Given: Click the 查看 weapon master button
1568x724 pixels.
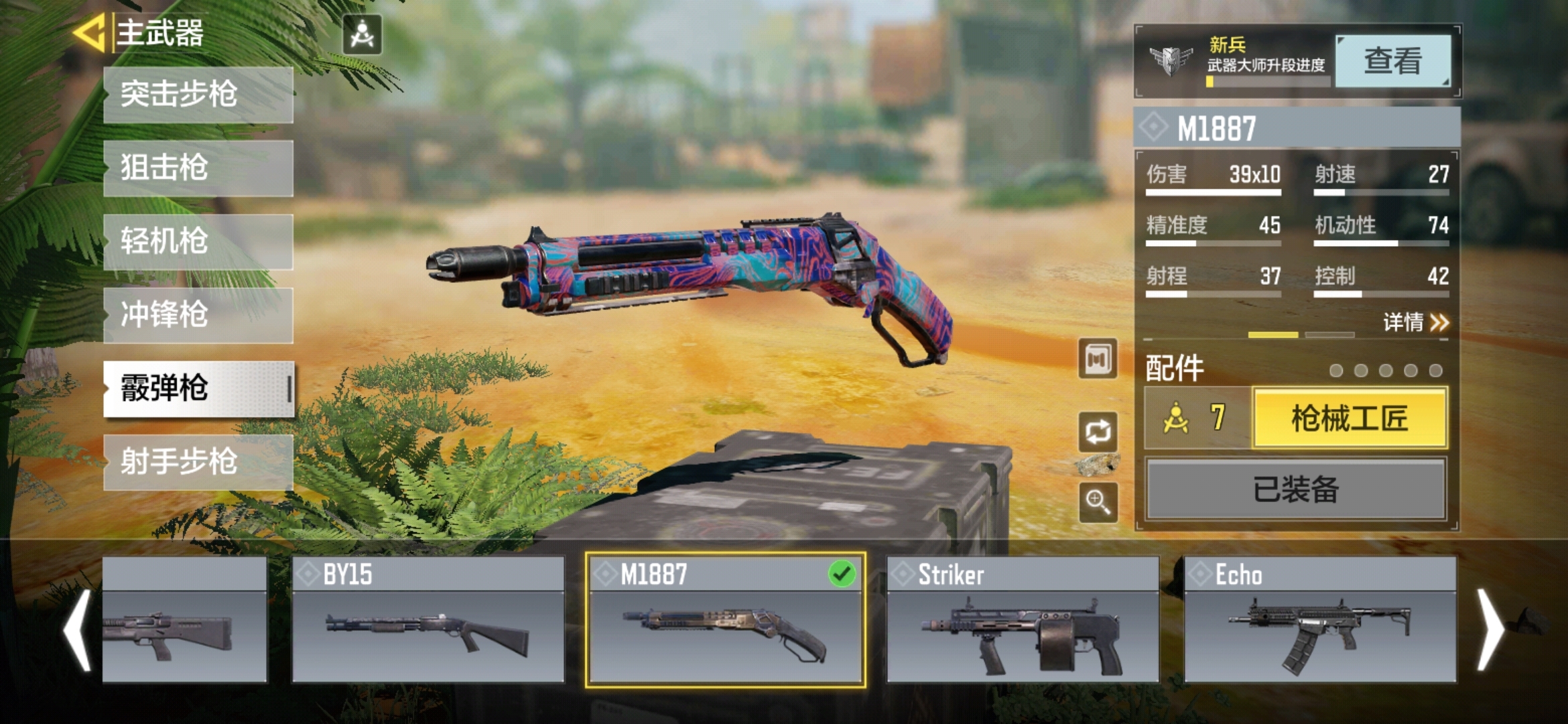Looking at the screenshot, I should (1392, 62).
